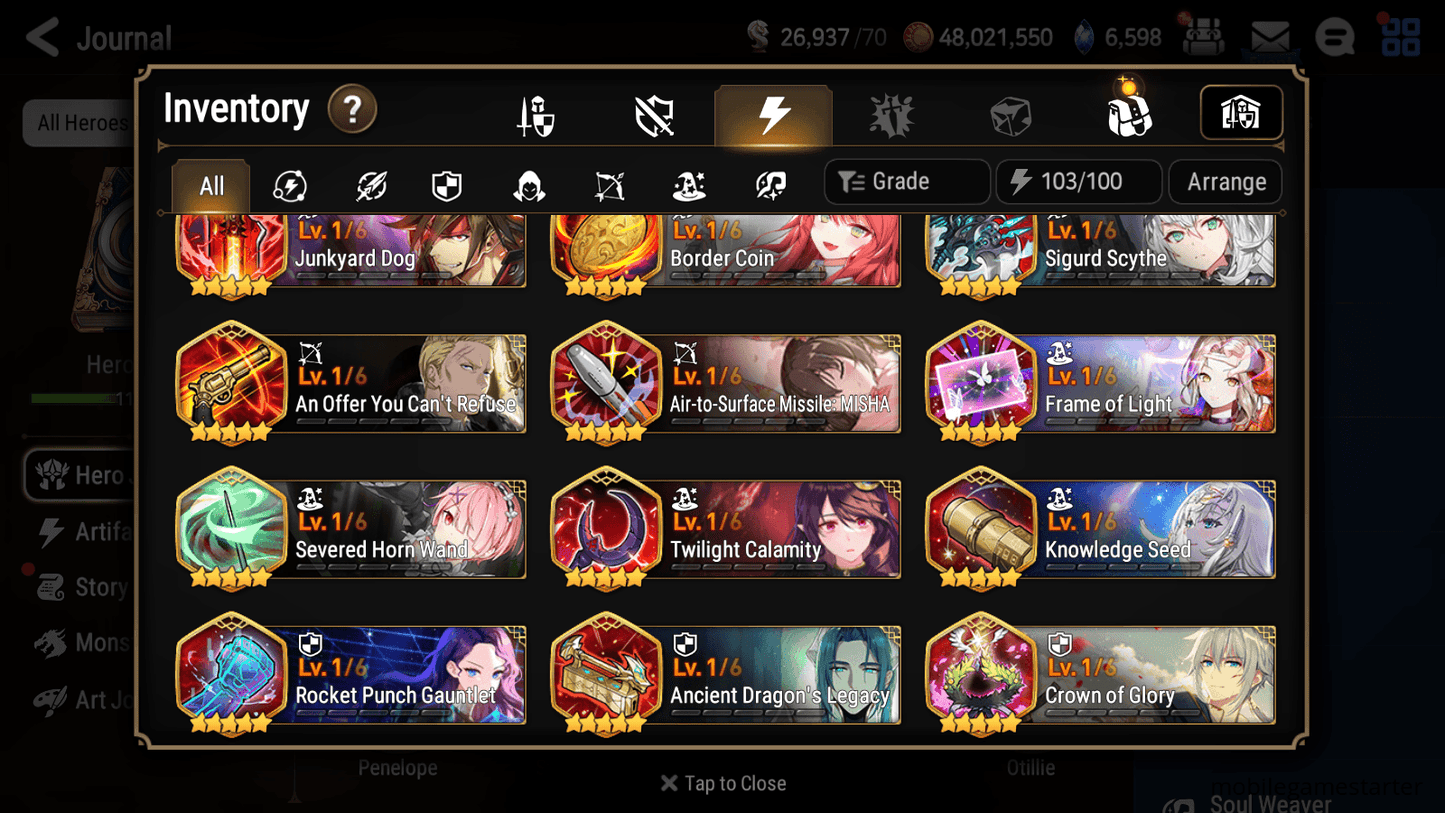Tap the Arrange button
The image size is (1445, 813).
point(1224,181)
